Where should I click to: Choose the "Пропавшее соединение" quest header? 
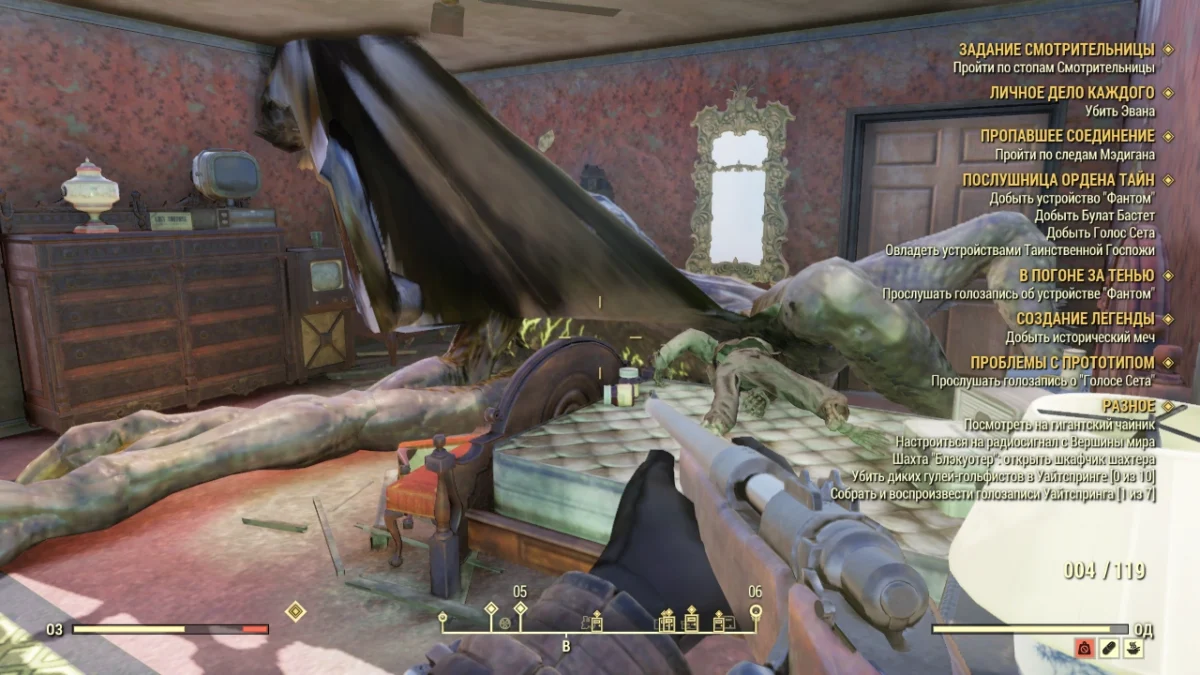pos(1067,136)
